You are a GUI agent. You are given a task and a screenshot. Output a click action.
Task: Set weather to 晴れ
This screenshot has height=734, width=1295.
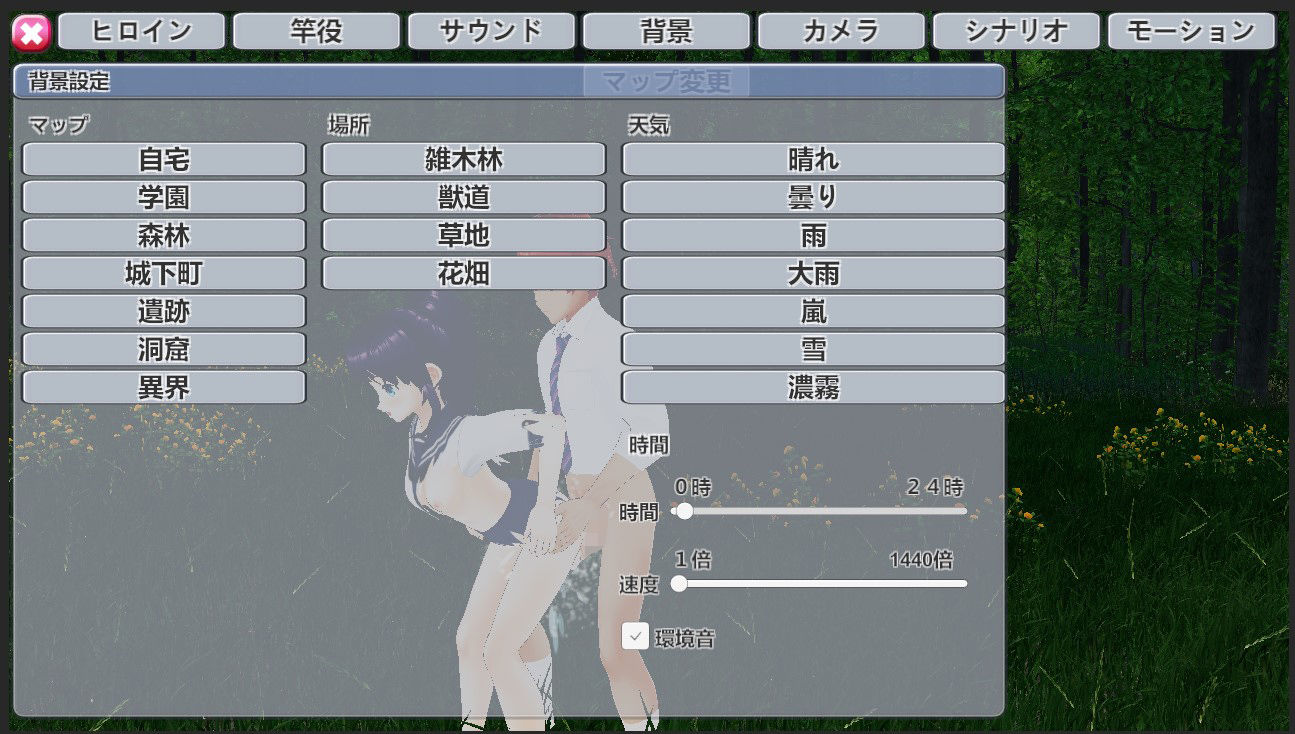(812, 158)
